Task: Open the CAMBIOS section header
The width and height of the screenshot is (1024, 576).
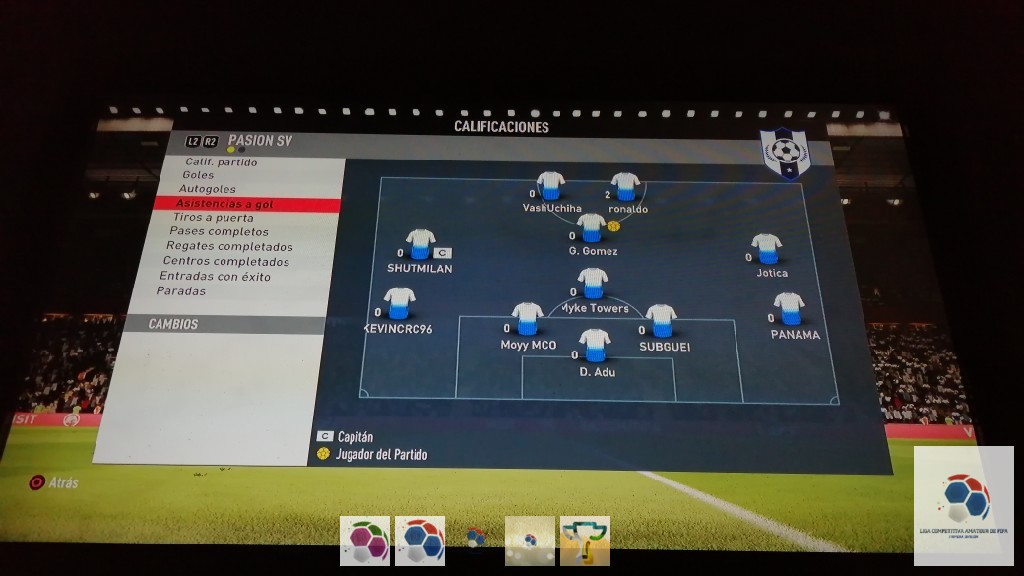Action: tap(174, 325)
